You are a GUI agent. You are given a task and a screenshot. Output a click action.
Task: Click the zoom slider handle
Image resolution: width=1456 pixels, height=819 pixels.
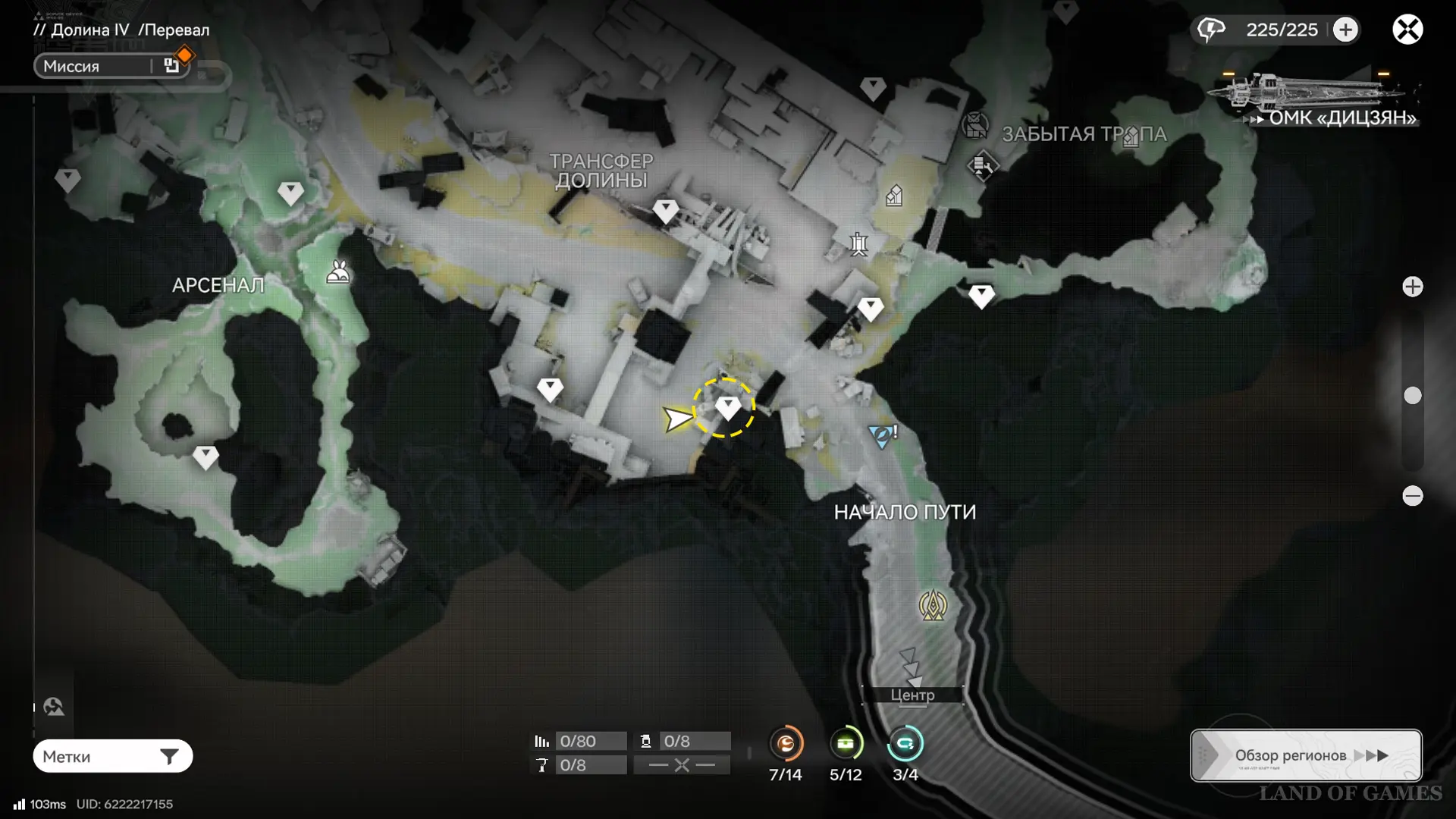[x=1412, y=395]
